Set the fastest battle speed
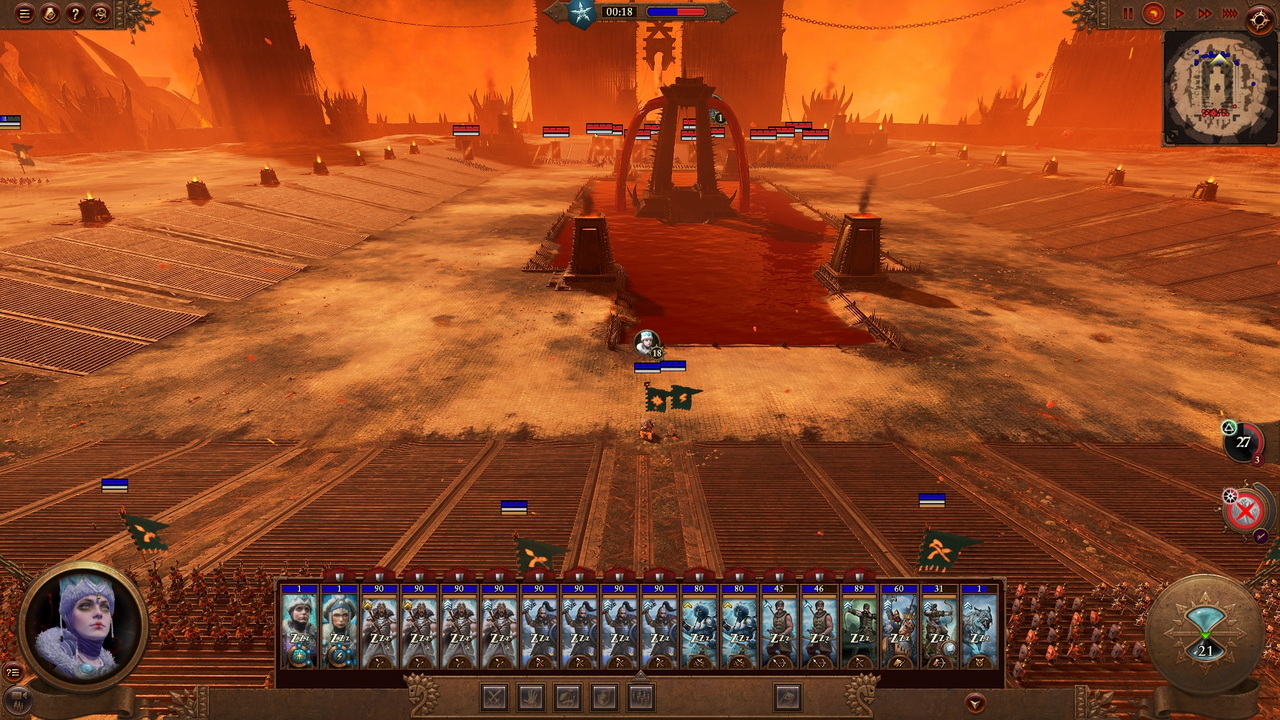 click(x=1230, y=14)
